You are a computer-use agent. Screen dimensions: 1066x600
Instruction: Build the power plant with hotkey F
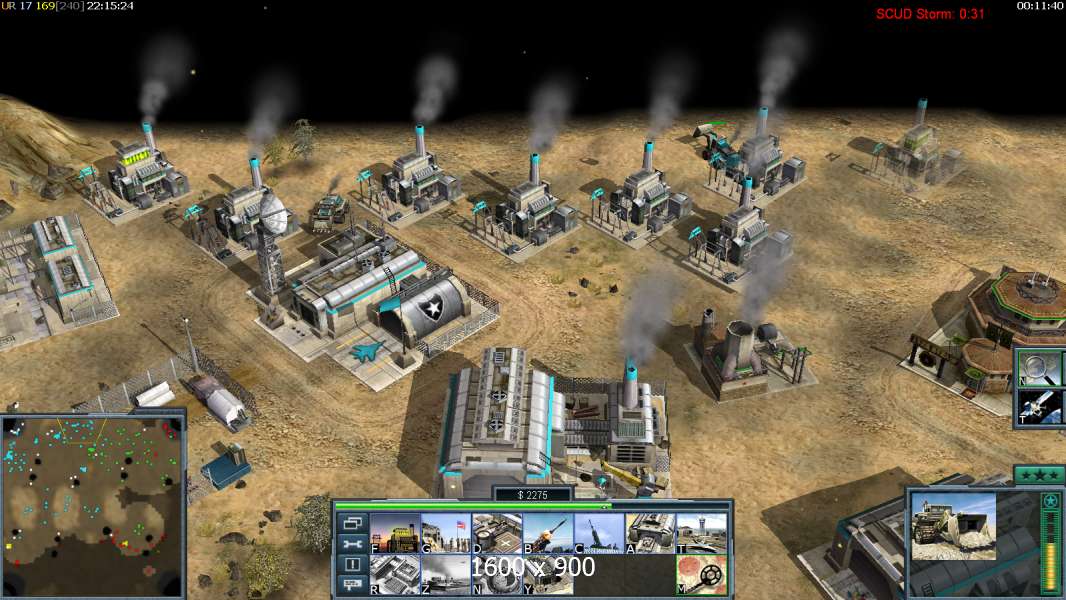pos(395,532)
